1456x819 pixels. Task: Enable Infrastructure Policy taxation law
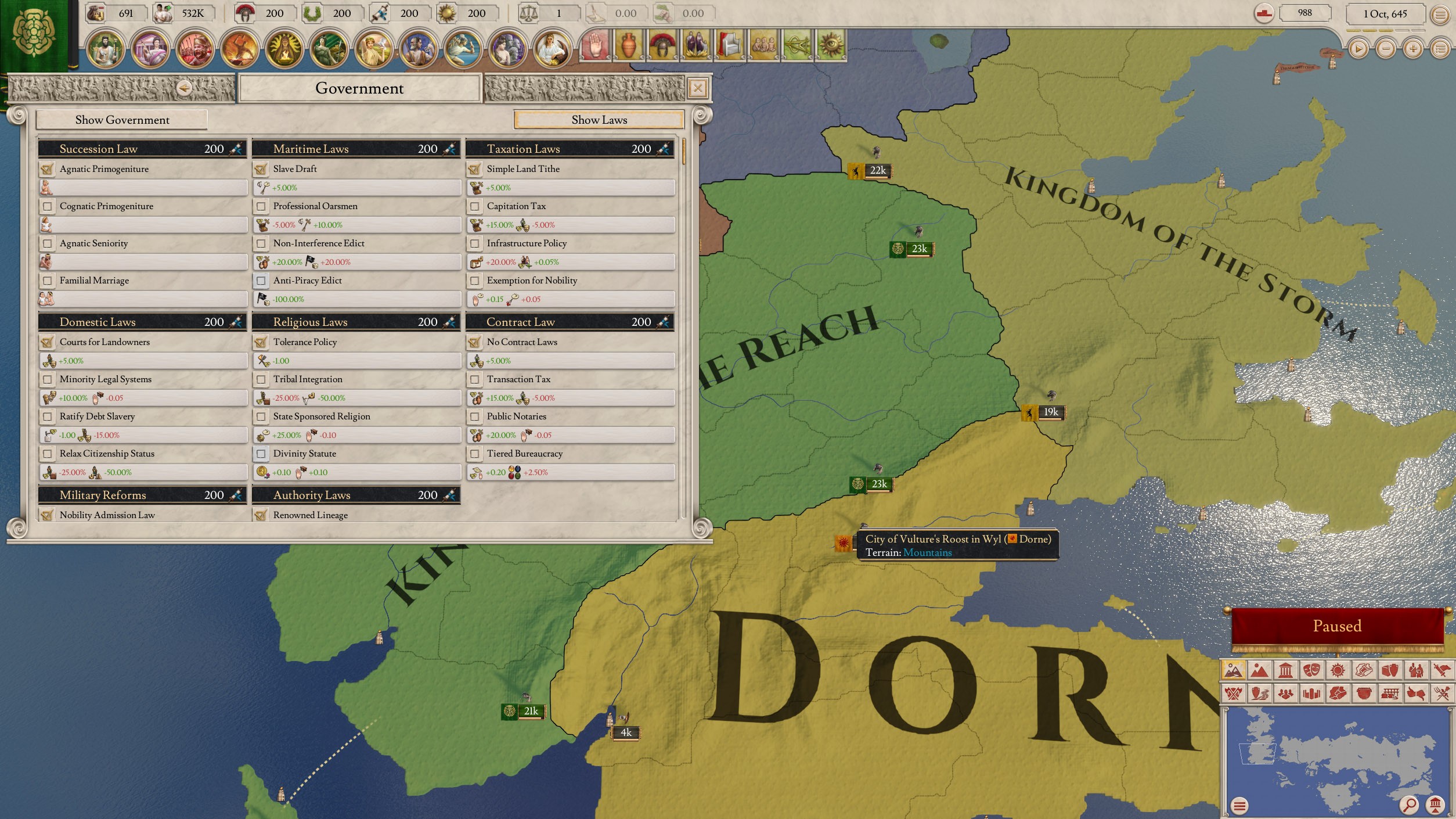point(475,243)
